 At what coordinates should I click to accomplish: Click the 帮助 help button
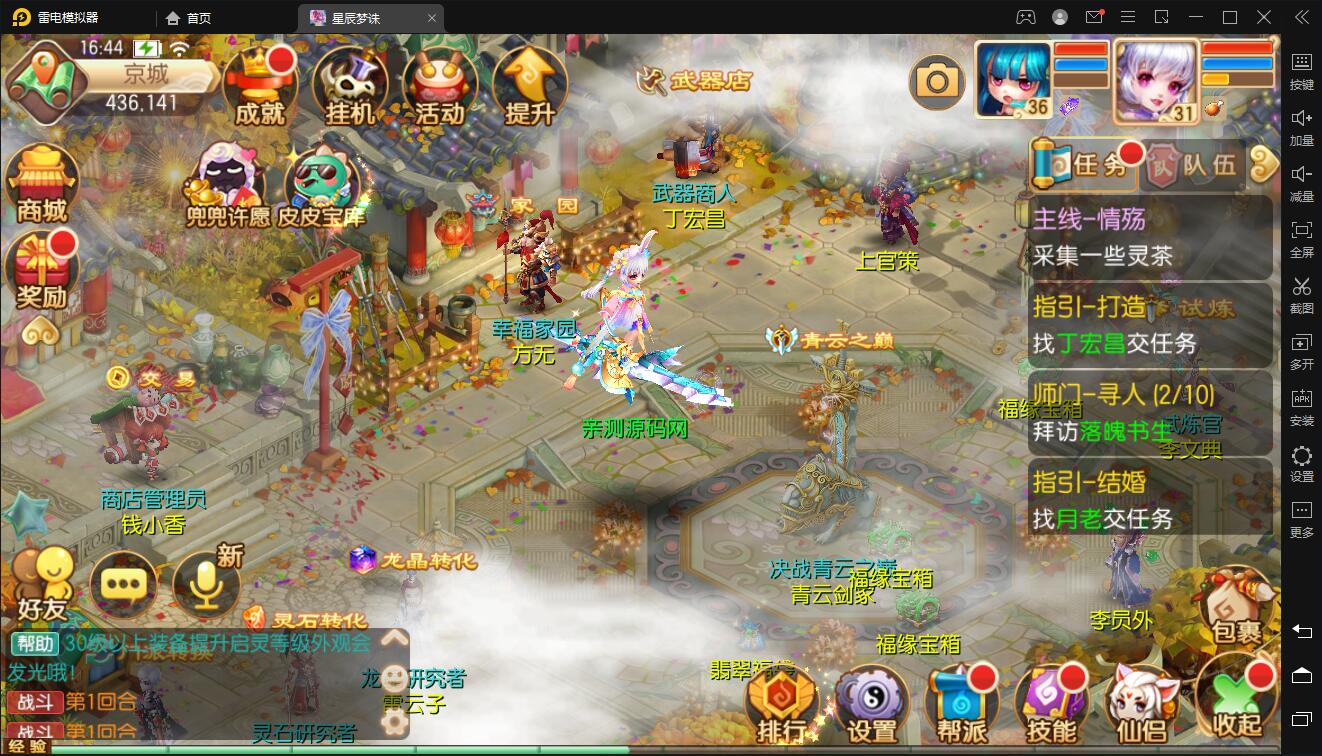tap(36, 643)
